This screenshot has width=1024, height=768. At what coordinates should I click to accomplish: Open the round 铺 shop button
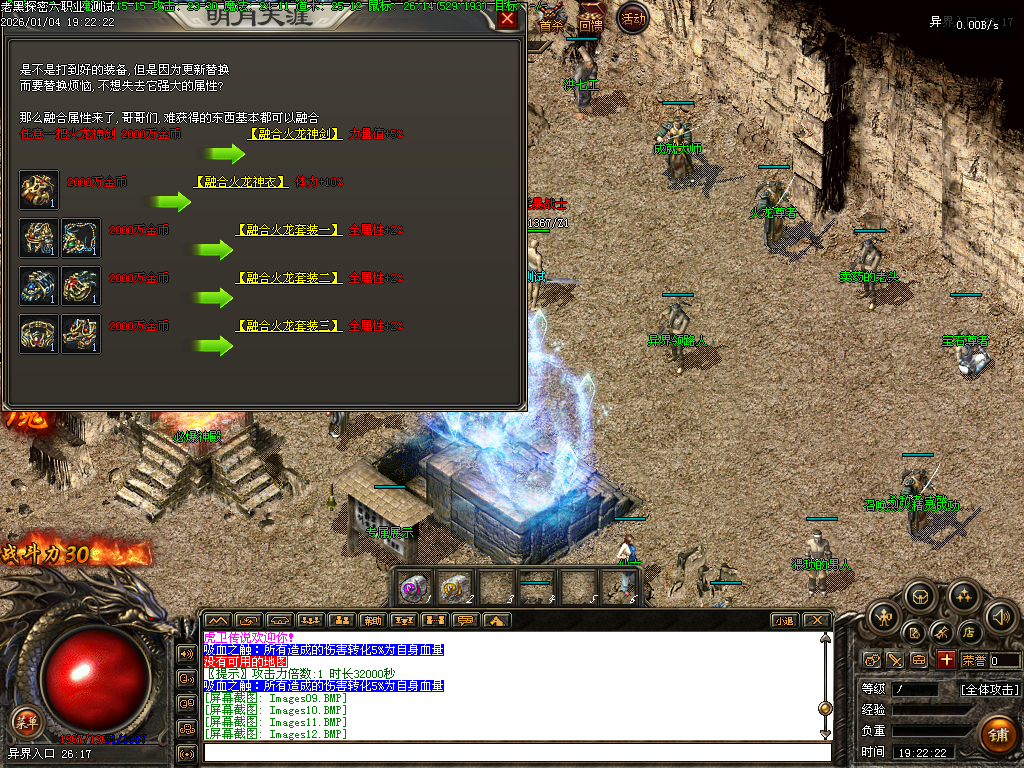pyautogui.click(x=997, y=735)
